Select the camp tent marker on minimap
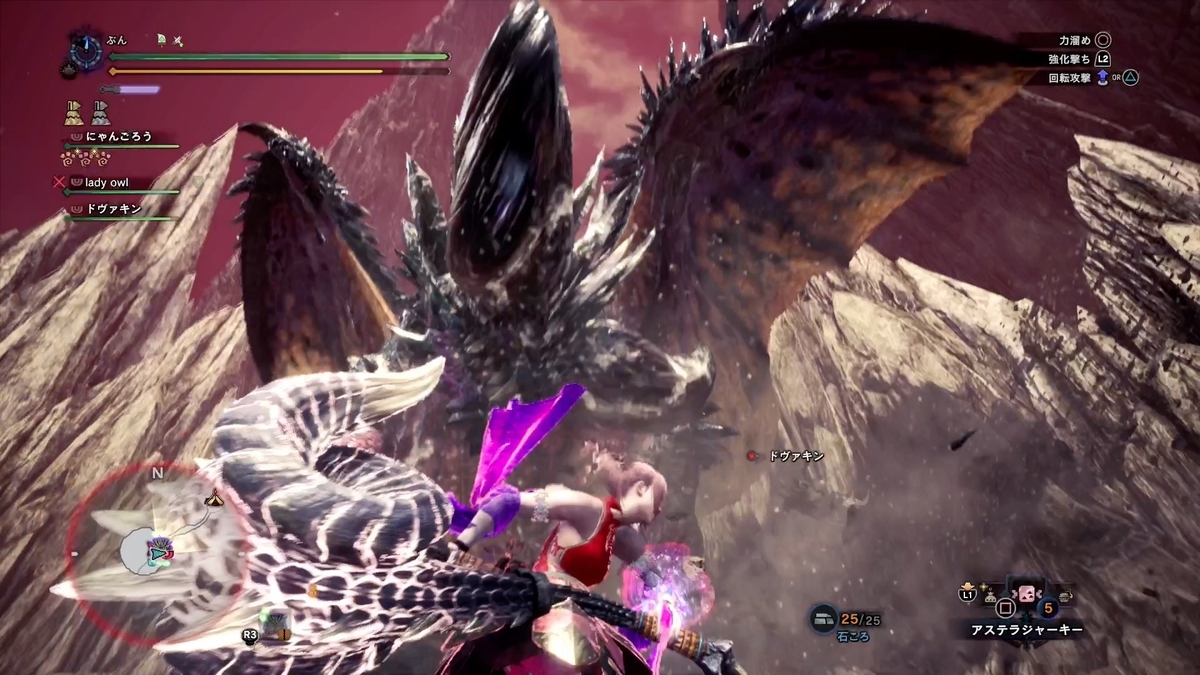This screenshot has height=675, width=1200. tap(214, 499)
